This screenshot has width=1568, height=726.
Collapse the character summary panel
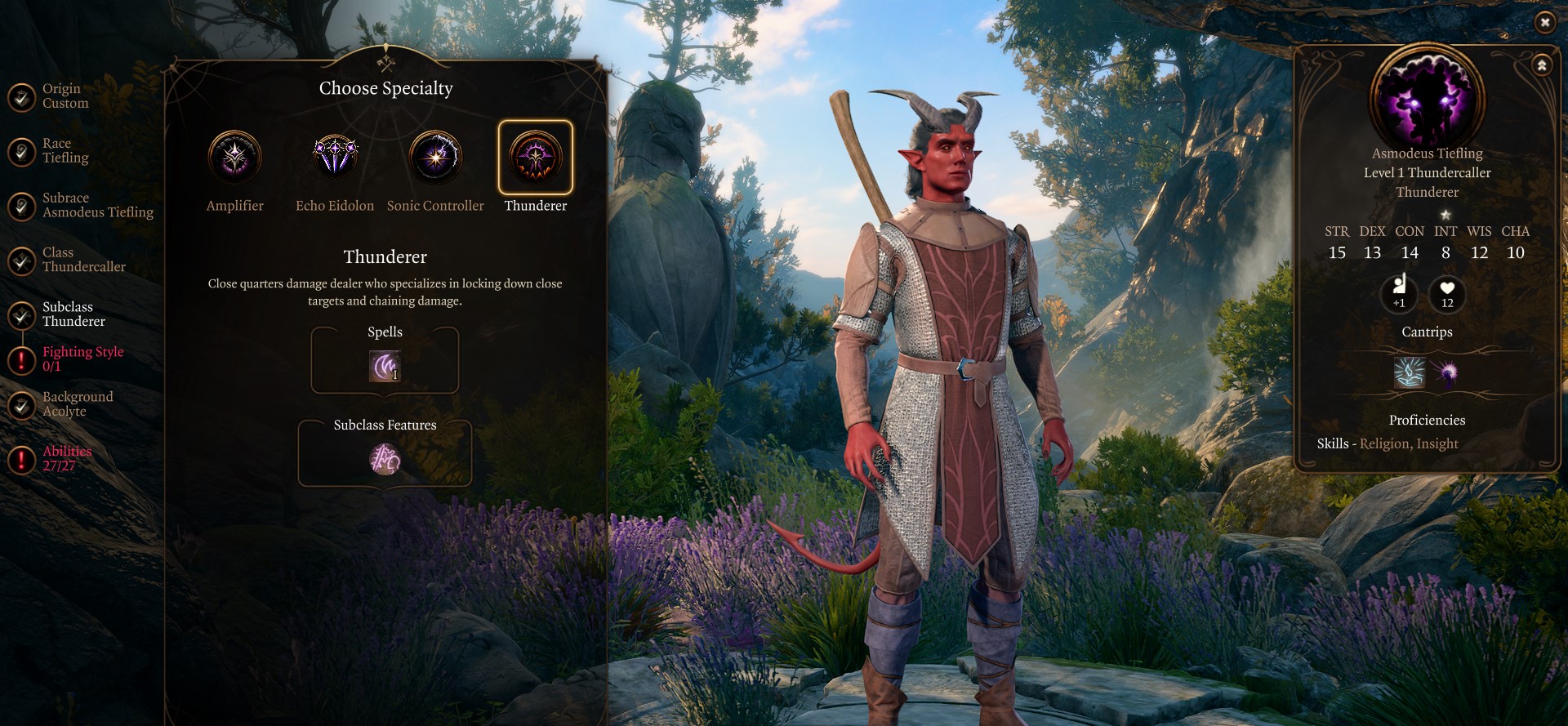1542,65
